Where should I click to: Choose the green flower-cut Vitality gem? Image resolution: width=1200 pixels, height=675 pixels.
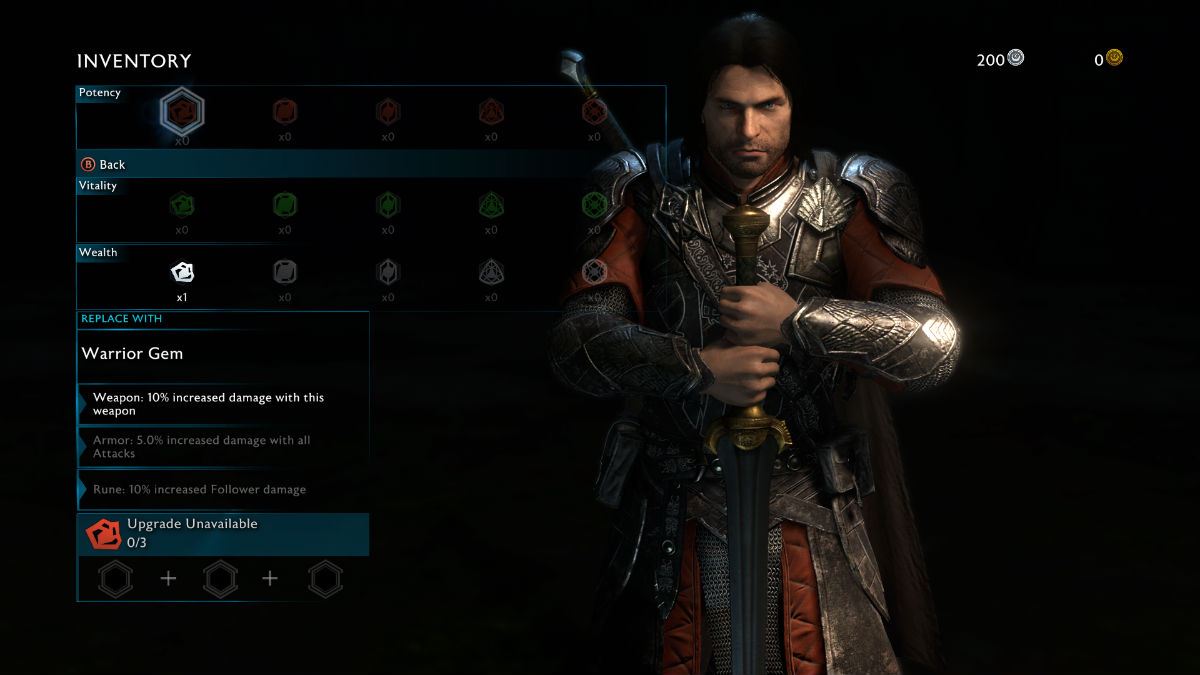click(x=595, y=205)
